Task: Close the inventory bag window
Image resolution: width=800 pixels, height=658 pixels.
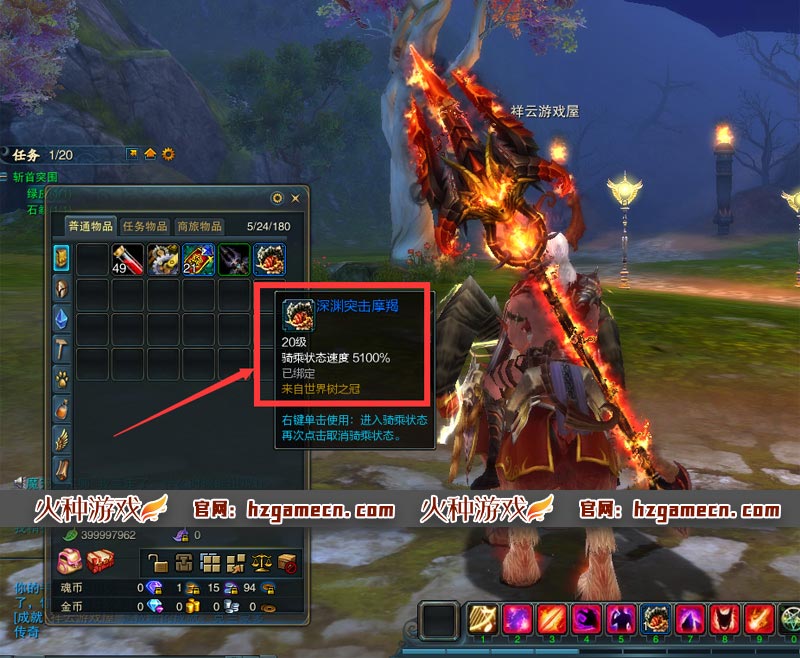Action: pyautogui.click(x=295, y=198)
